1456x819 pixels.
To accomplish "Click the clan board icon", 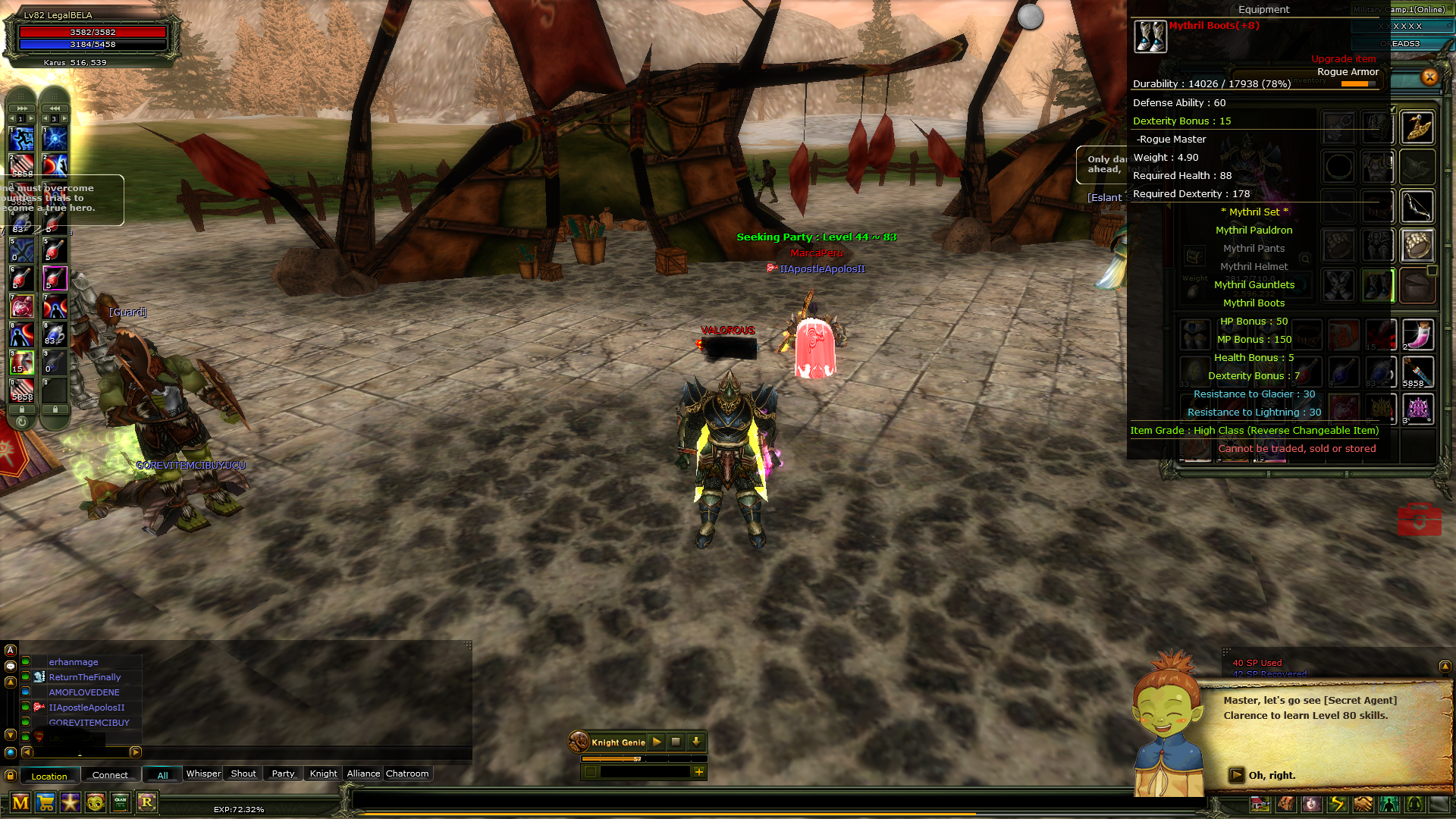I will pyautogui.click(x=121, y=802).
